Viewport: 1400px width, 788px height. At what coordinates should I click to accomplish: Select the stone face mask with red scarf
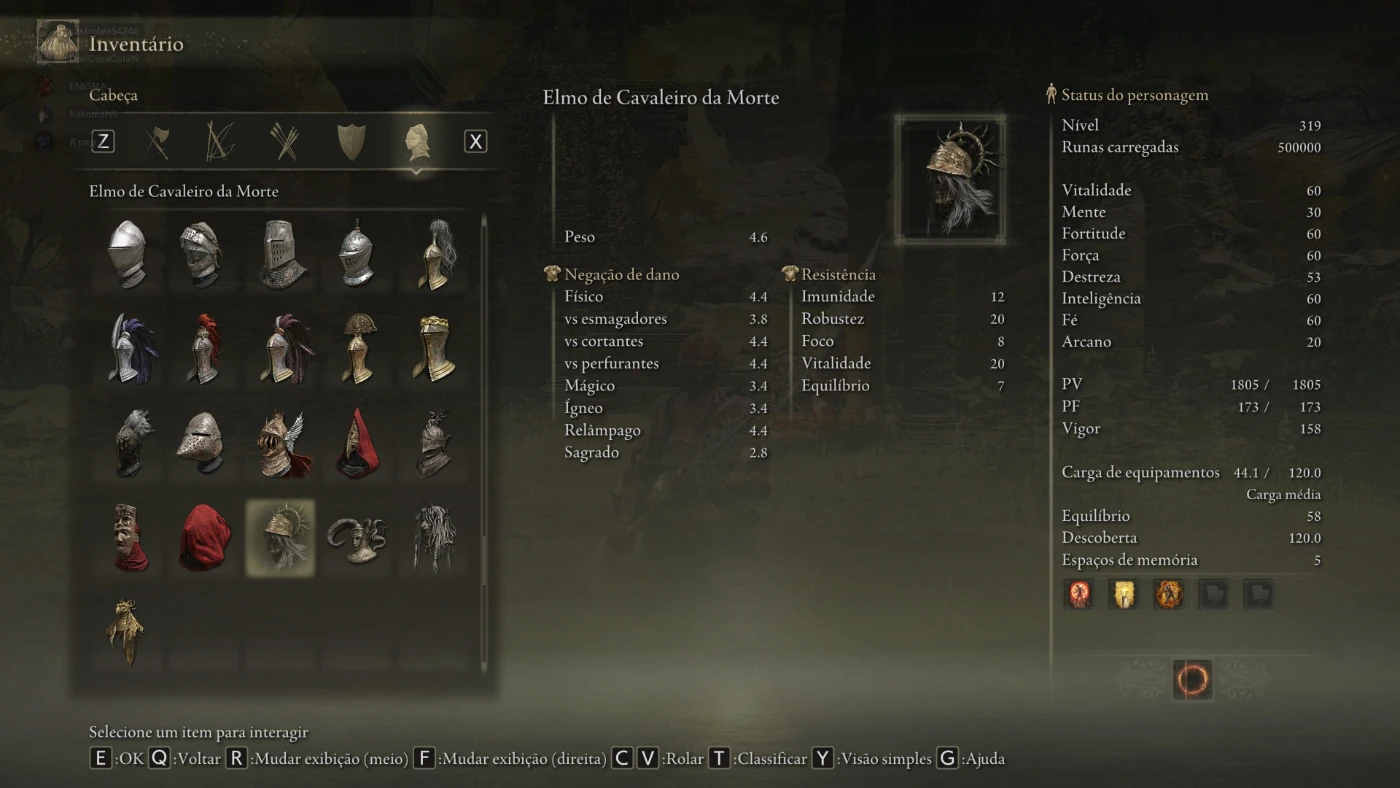tap(128, 538)
